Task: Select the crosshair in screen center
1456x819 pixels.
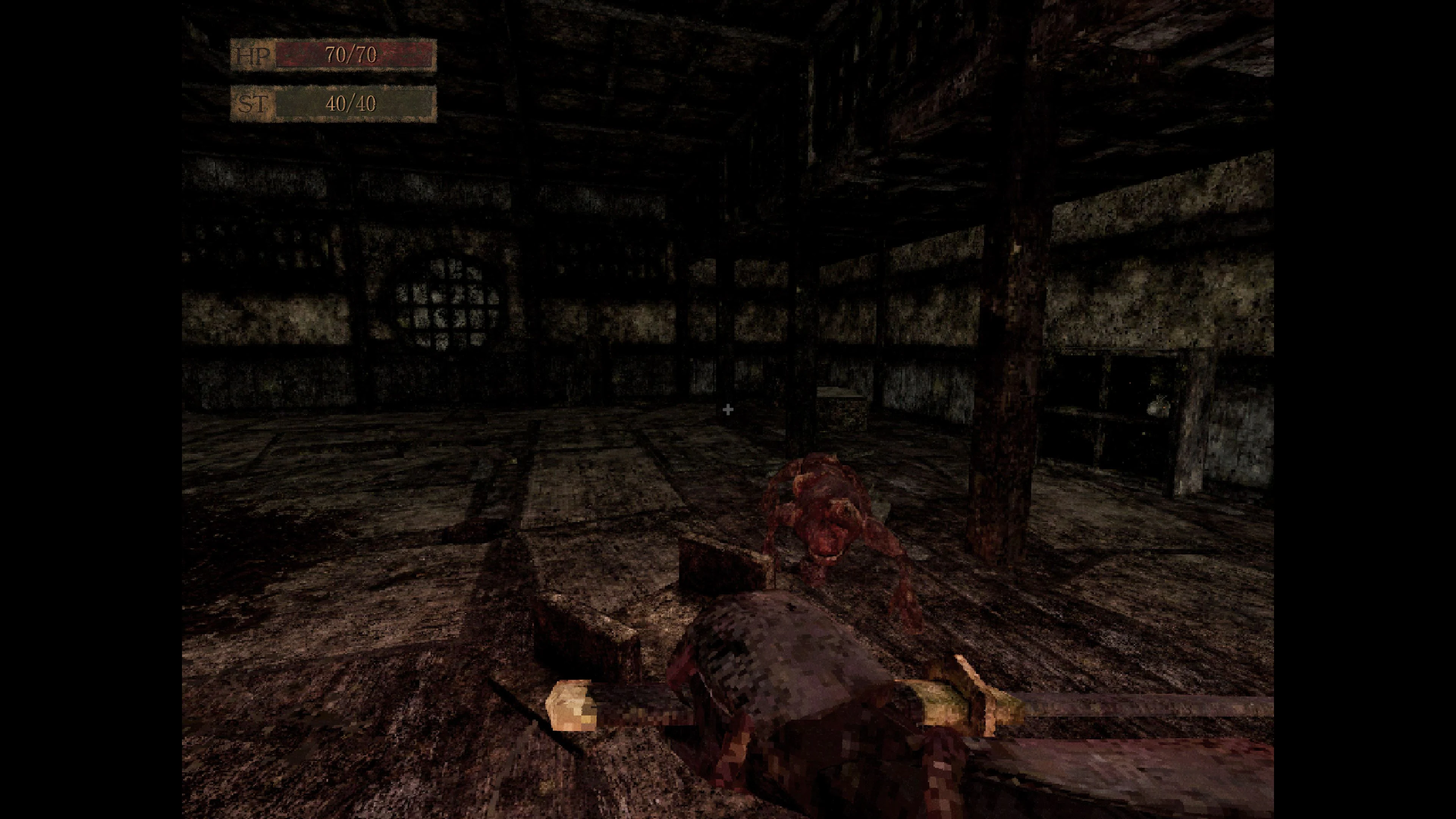Action: 728,410
